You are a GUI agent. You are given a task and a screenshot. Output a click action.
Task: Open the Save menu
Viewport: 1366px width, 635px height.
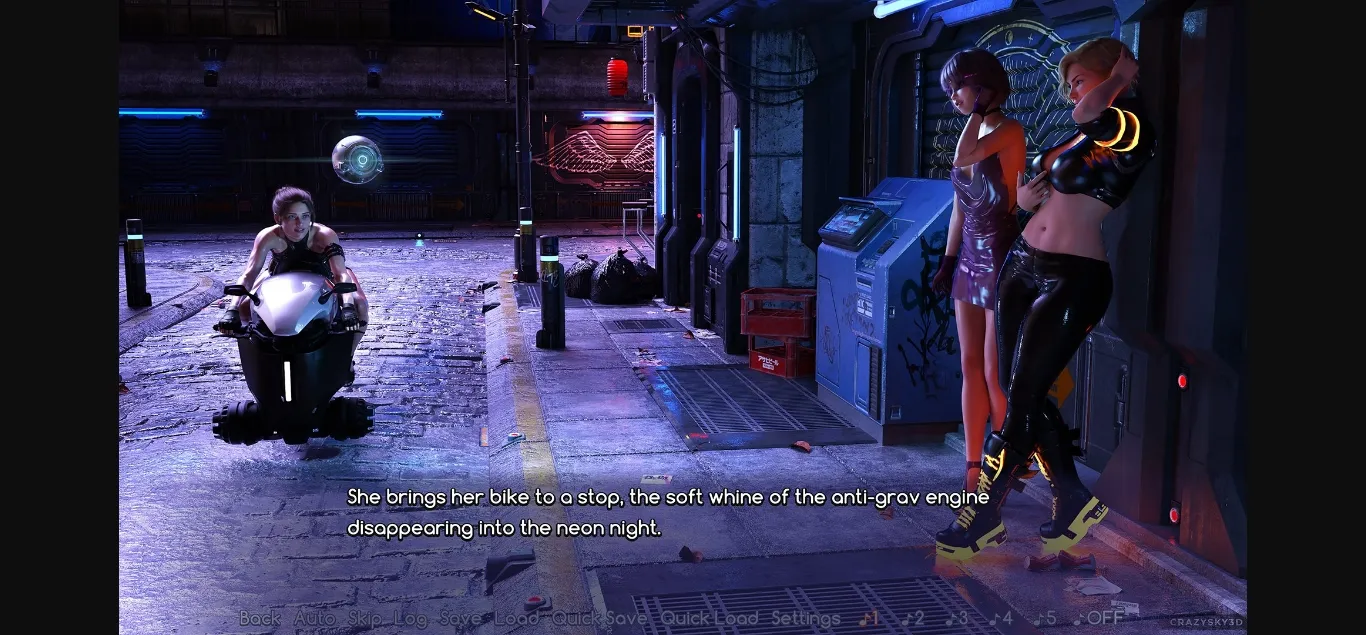pos(460,619)
